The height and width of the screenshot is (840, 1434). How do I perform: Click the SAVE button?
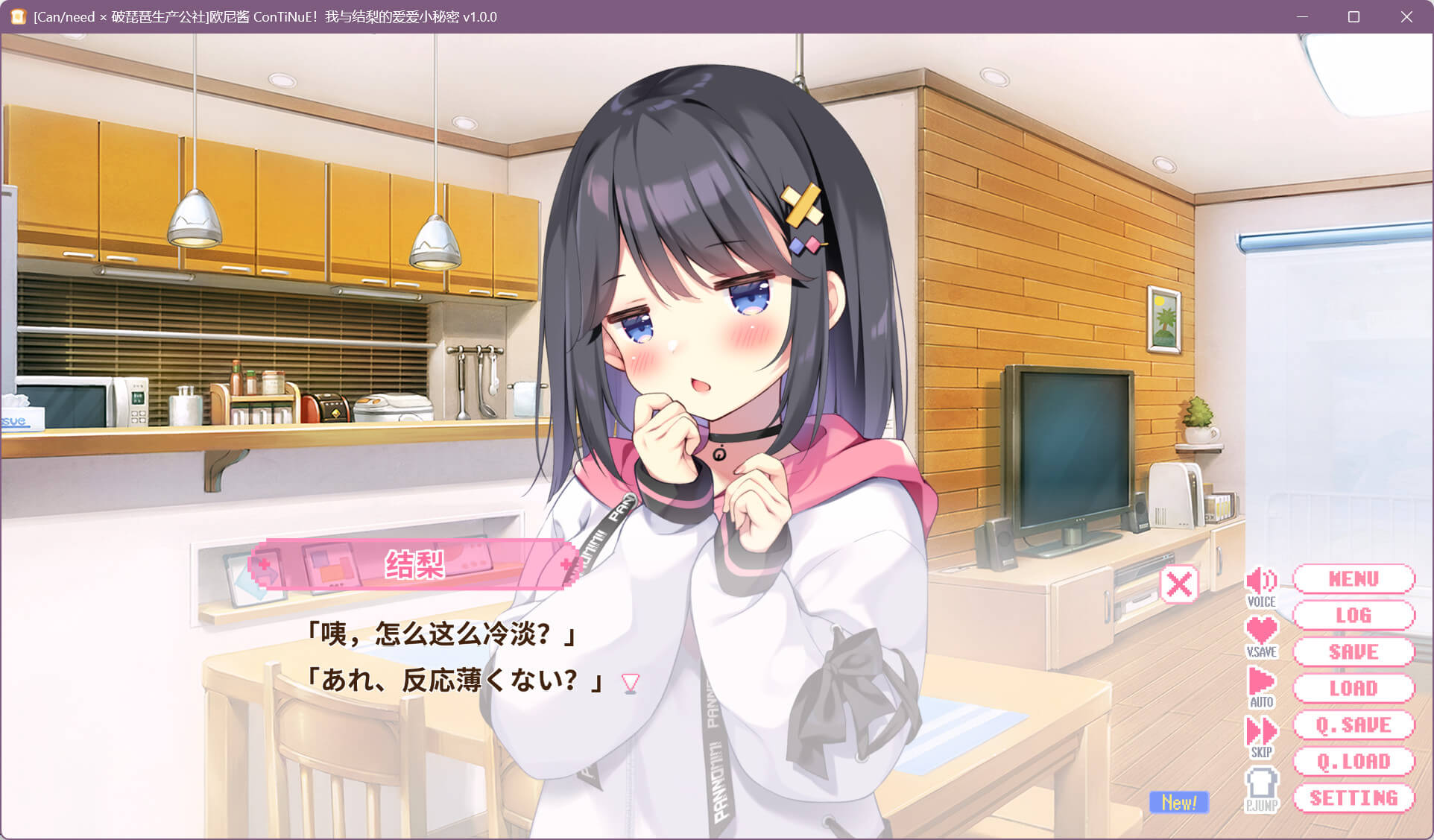coord(1353,652)
